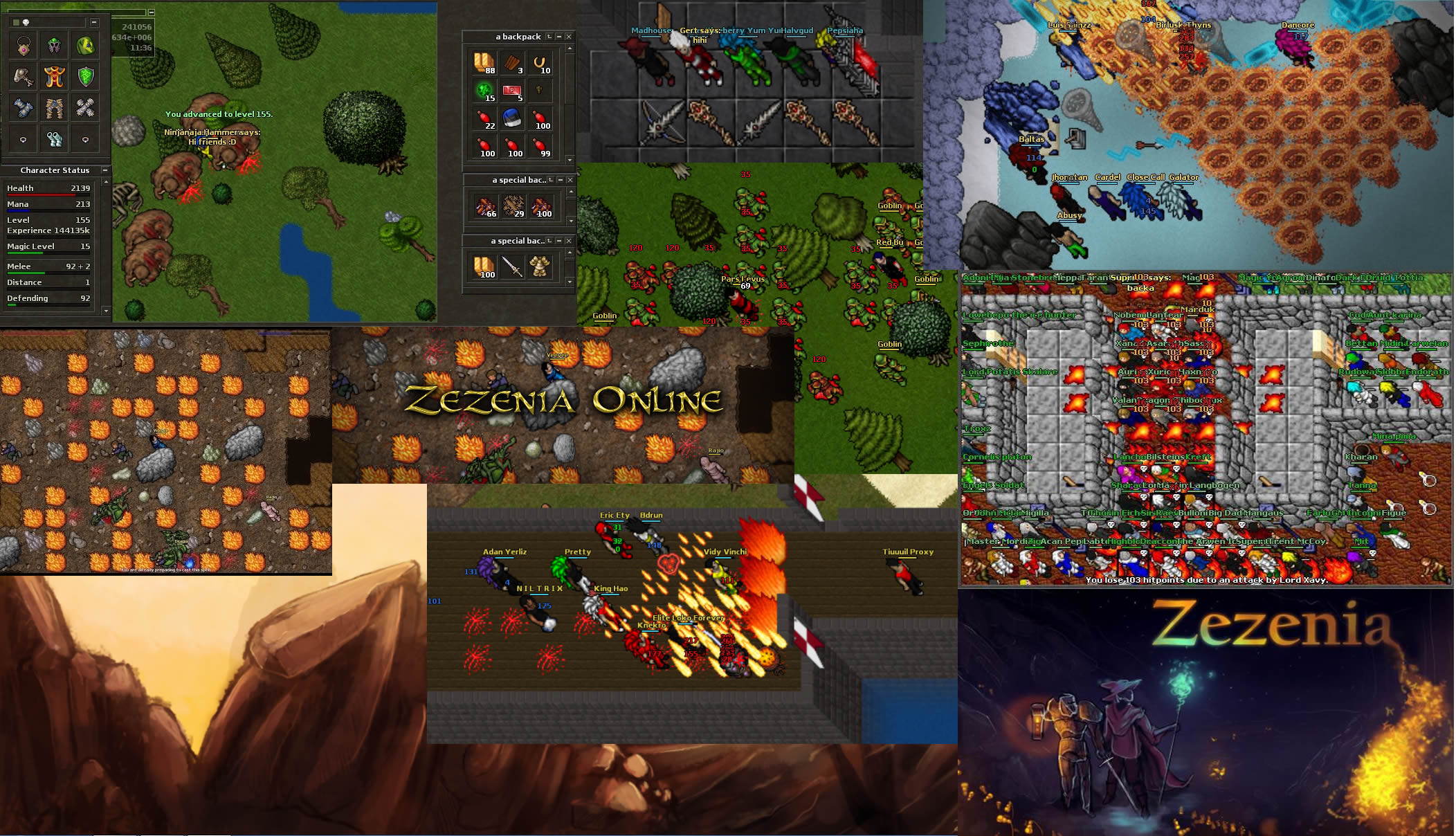Pick the green gem stack of 15
Screen dimensions: 1456x836
484,91
